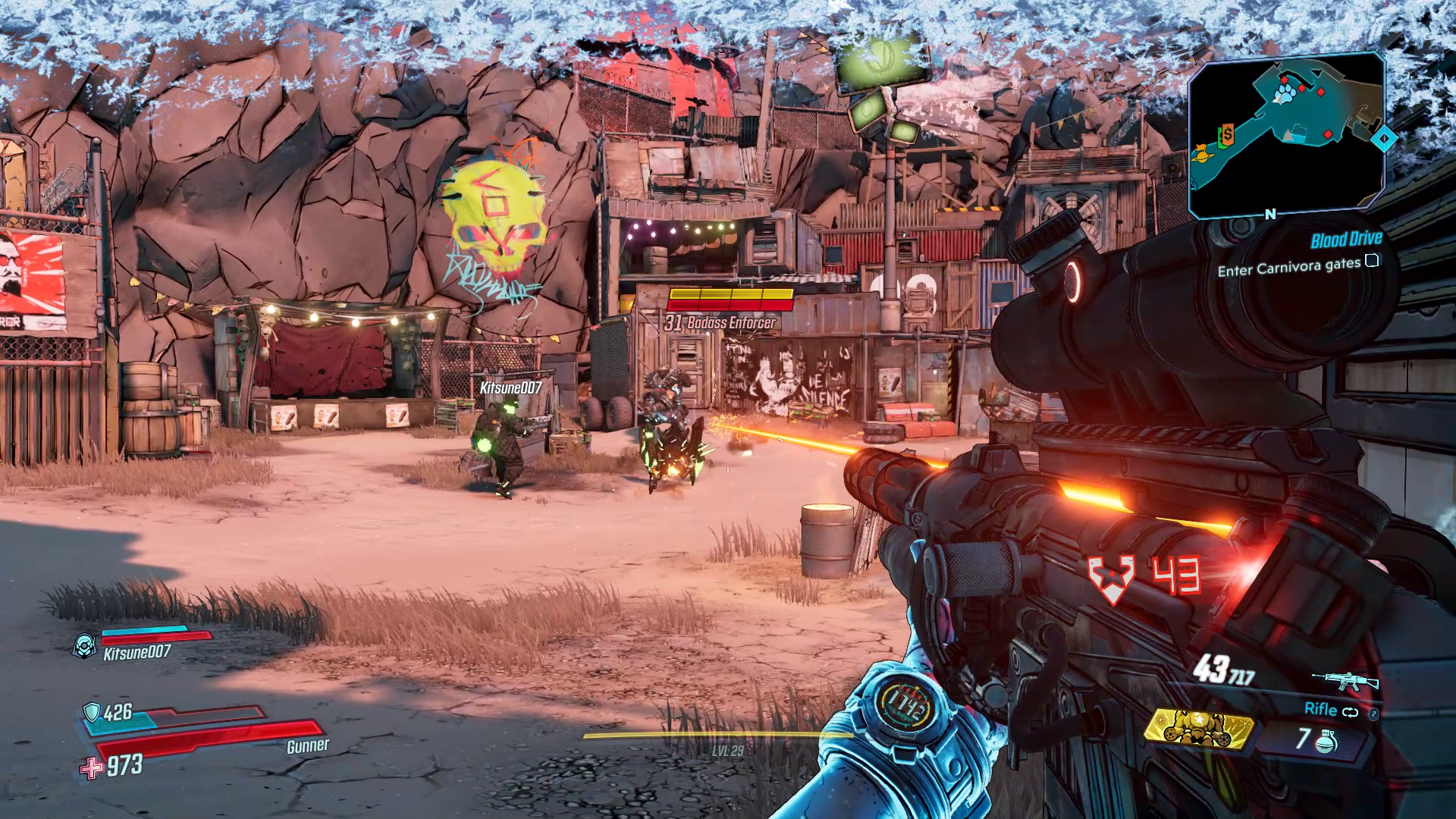Click the Enter Carnivora gates objective checkbox
The height and width of the screenshot is (819, 1456).
pyautogui.click(x=1372, y=262)
